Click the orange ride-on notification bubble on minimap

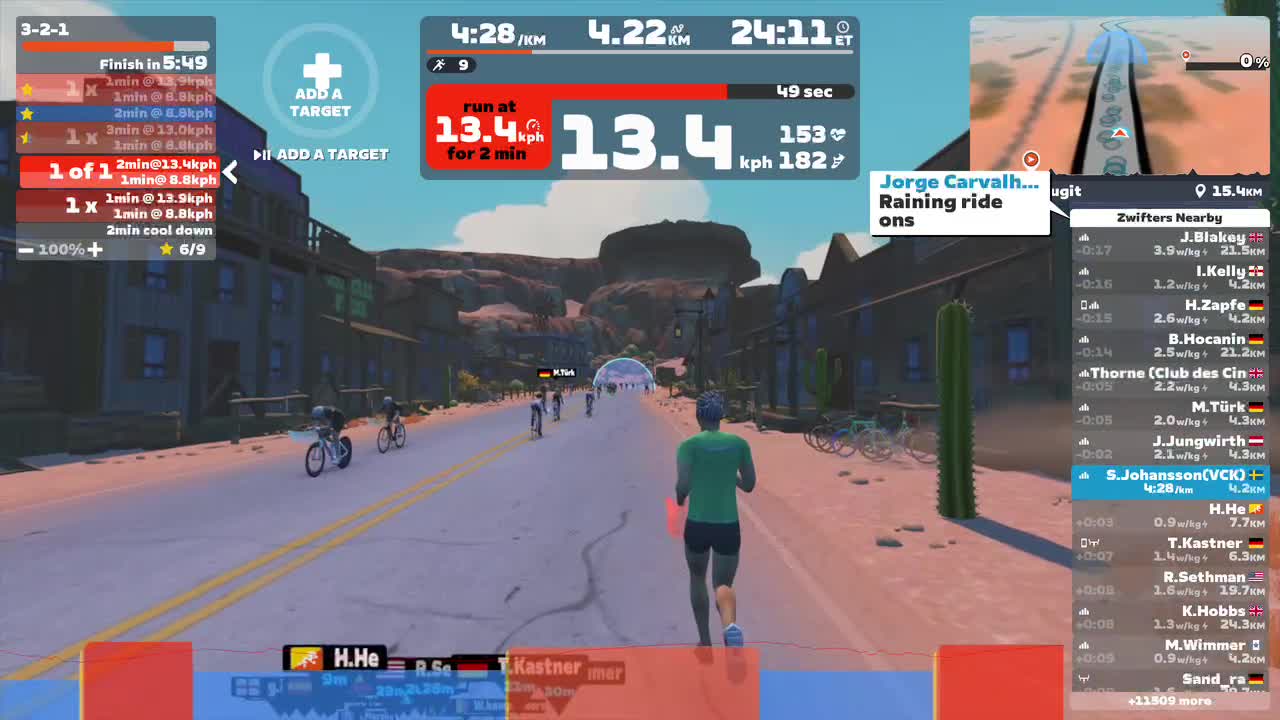tap(1030, 160)
